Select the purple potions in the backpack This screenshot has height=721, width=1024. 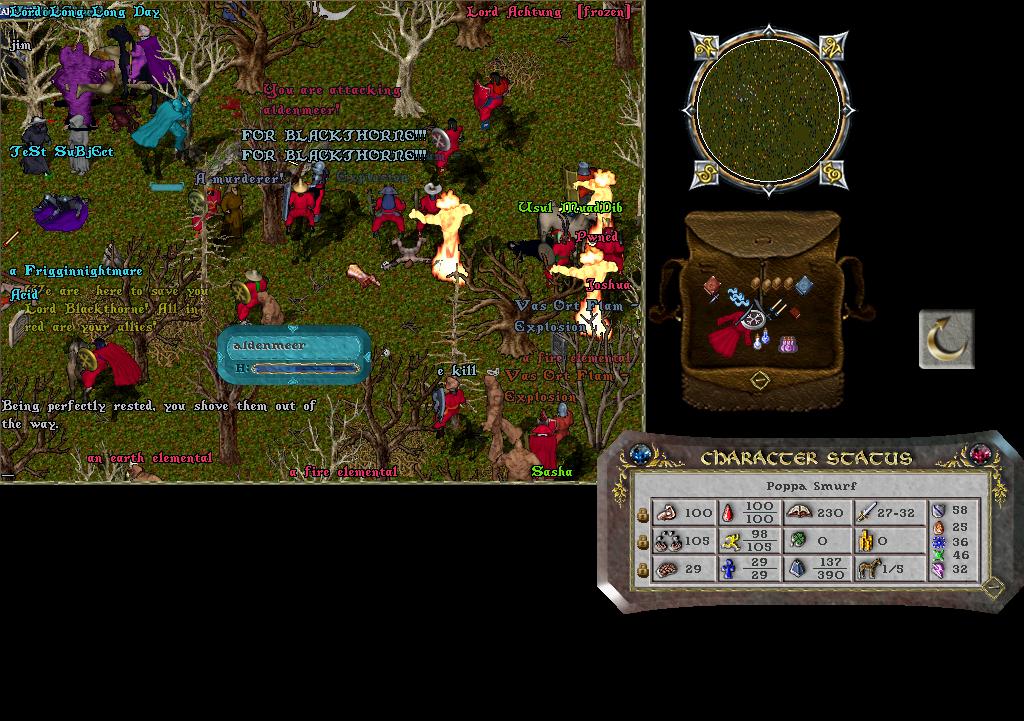pyautogui.click(x=790, y=343)
